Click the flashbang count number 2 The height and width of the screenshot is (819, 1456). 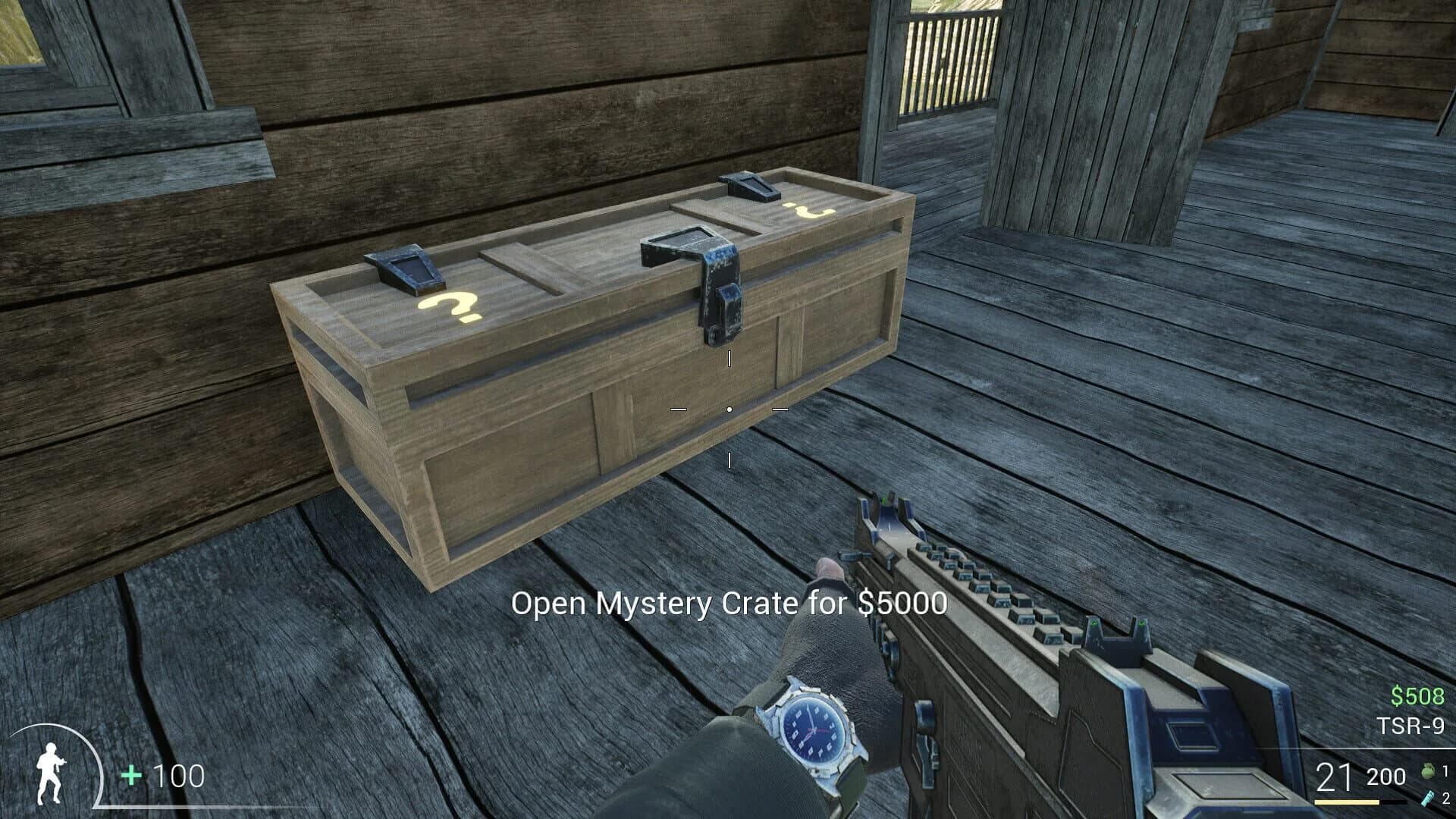pyautogui.click(x=1446, y=799)
